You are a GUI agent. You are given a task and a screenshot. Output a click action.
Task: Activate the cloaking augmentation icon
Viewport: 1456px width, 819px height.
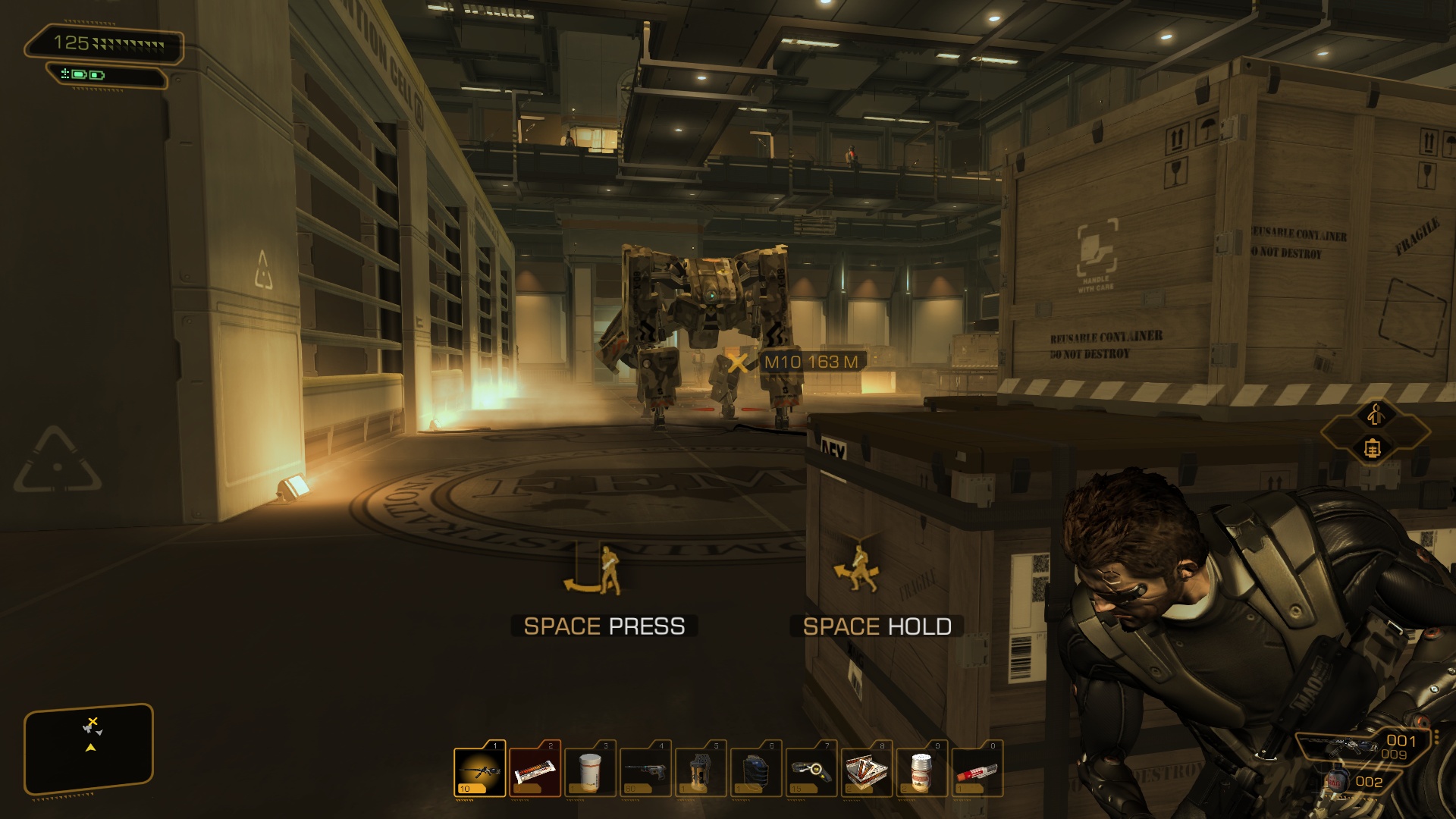[1376, 415]
